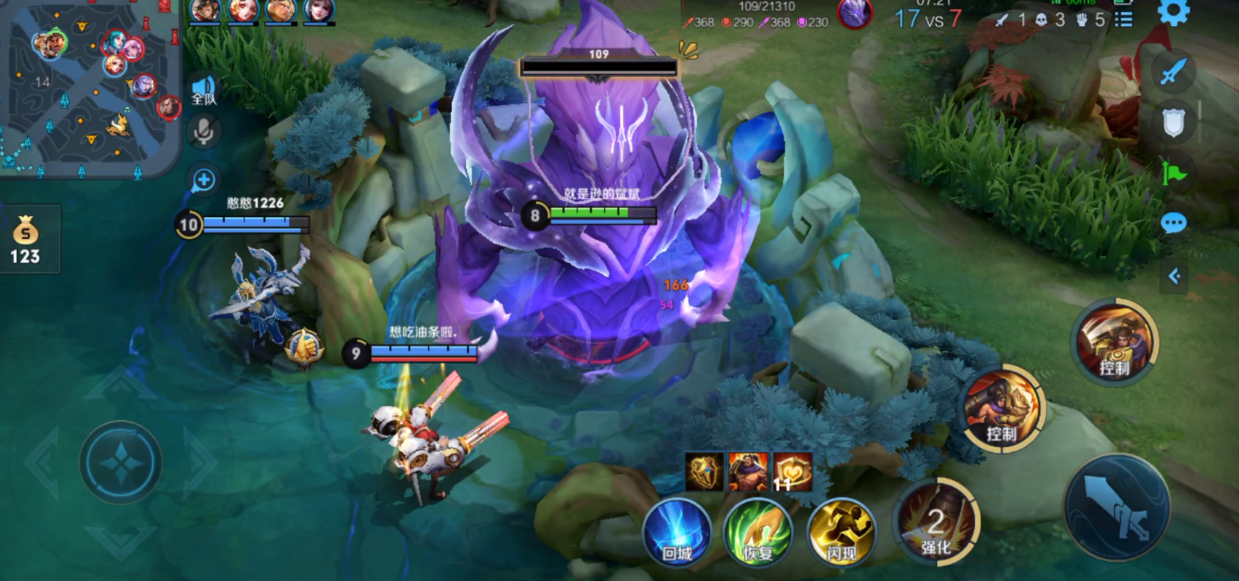
Task: Activate the 回城 recall spell
Action: 677,531
